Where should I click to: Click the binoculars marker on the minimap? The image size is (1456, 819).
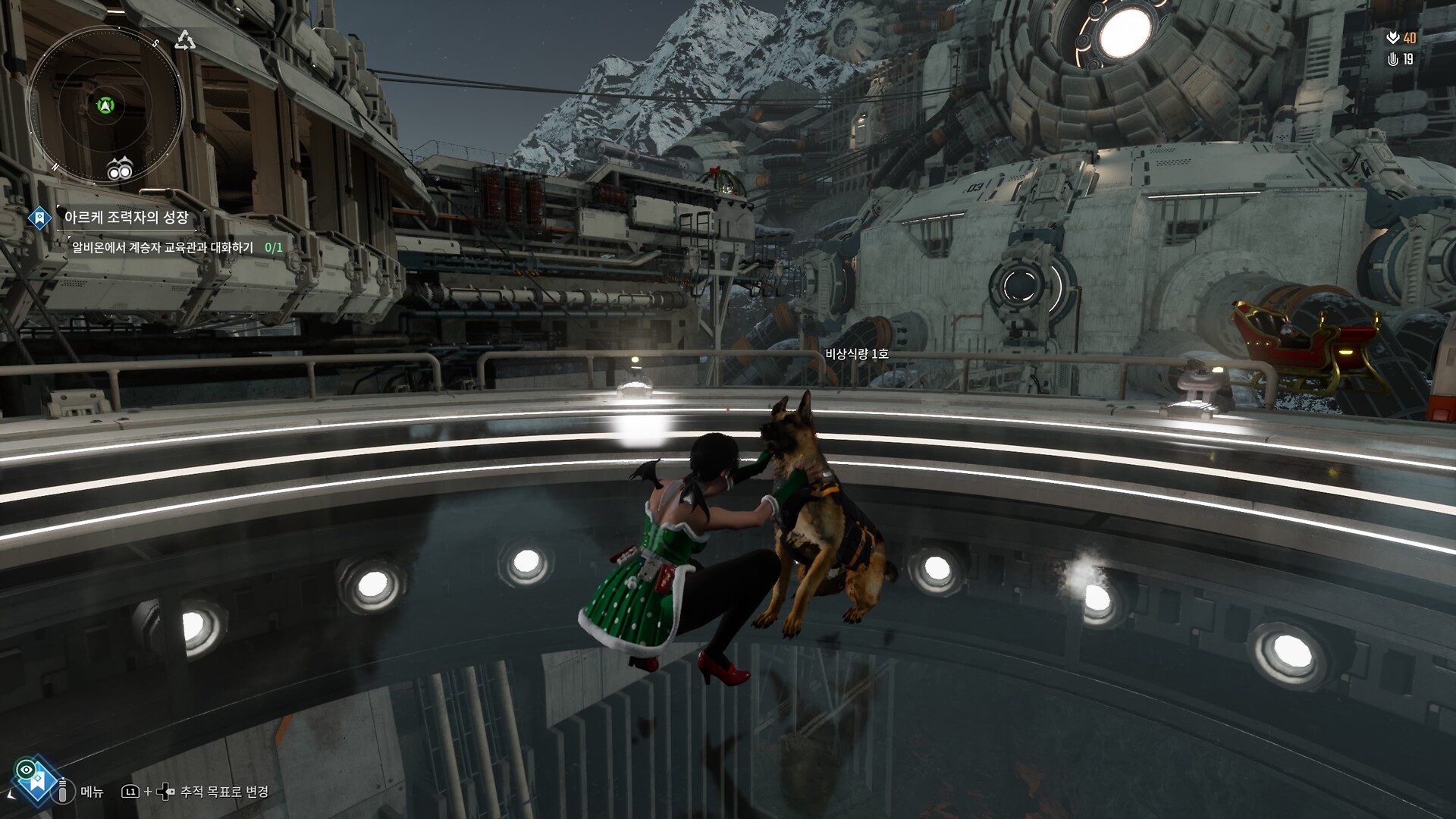tap(120, 171)
